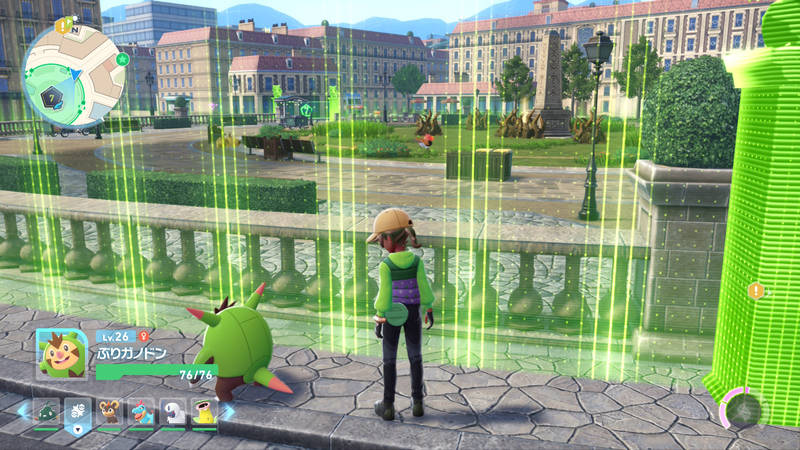
Task: Click the round pink-ringed gauge icon
Action: tap(743, 408)
